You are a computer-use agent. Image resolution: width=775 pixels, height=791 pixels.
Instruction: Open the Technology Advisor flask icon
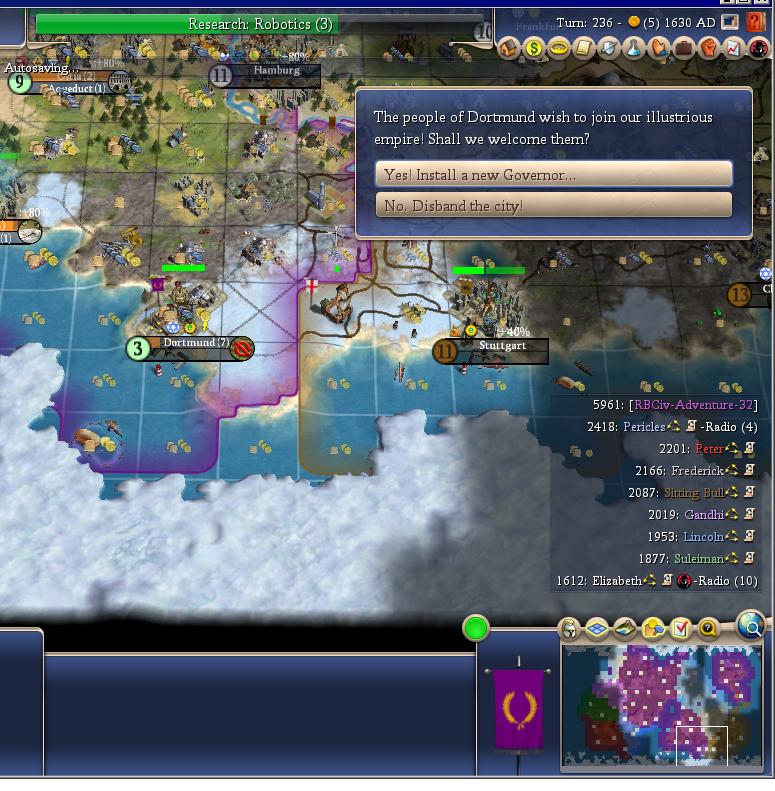pos(634,48)
